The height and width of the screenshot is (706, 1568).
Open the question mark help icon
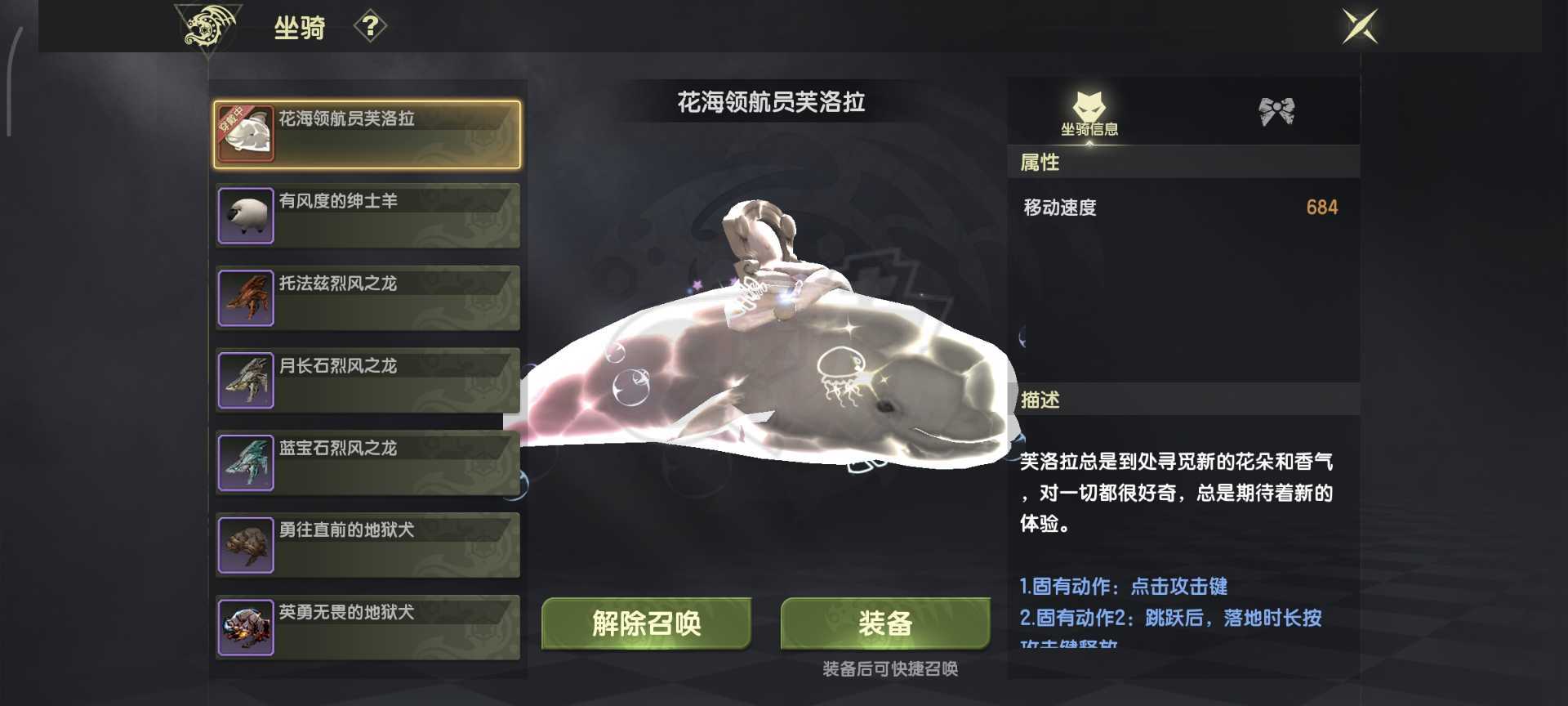pyautogui.click(x=373, y=26)
